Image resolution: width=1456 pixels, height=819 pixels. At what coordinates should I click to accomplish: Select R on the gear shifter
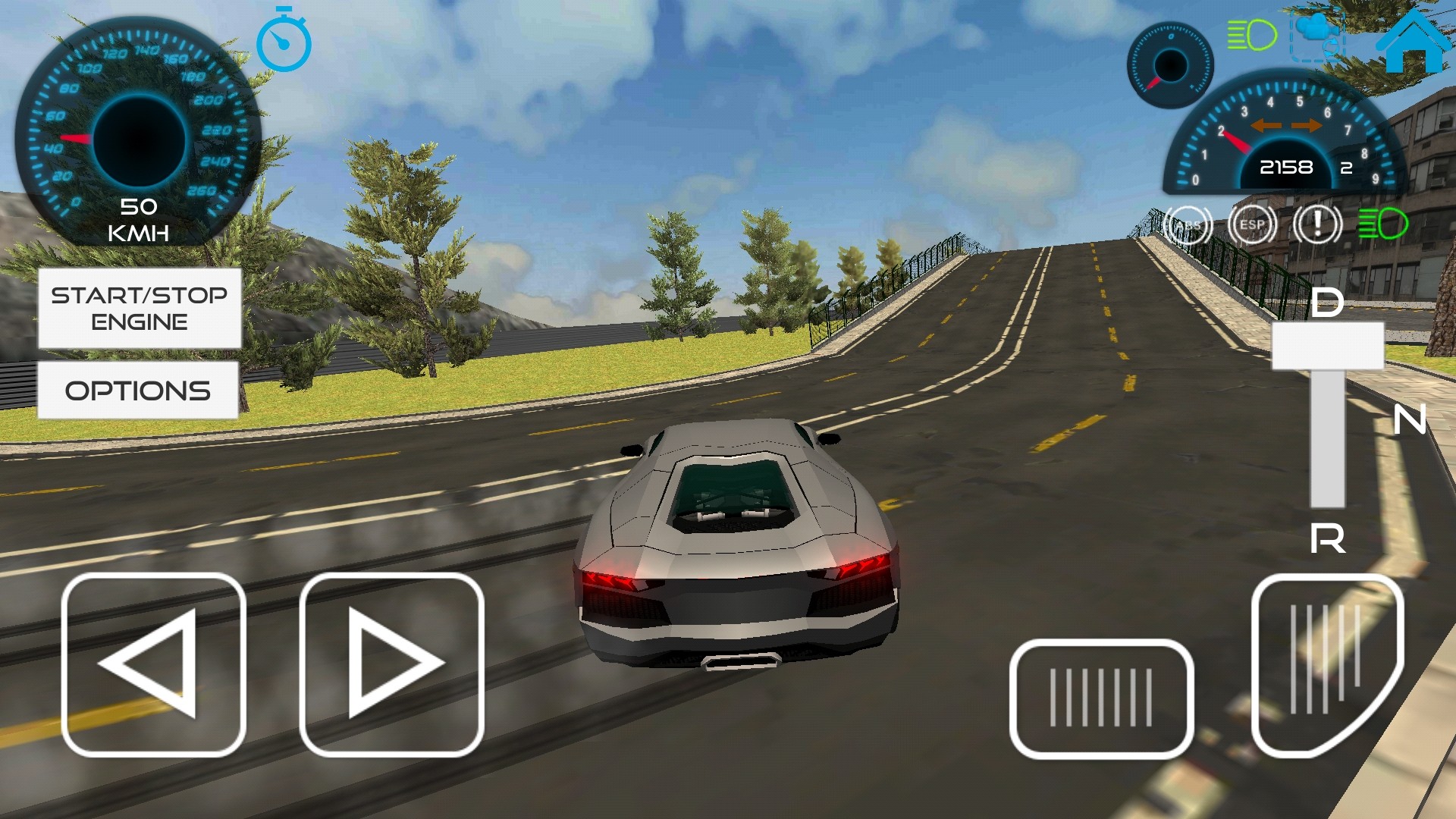(1327, 538)
